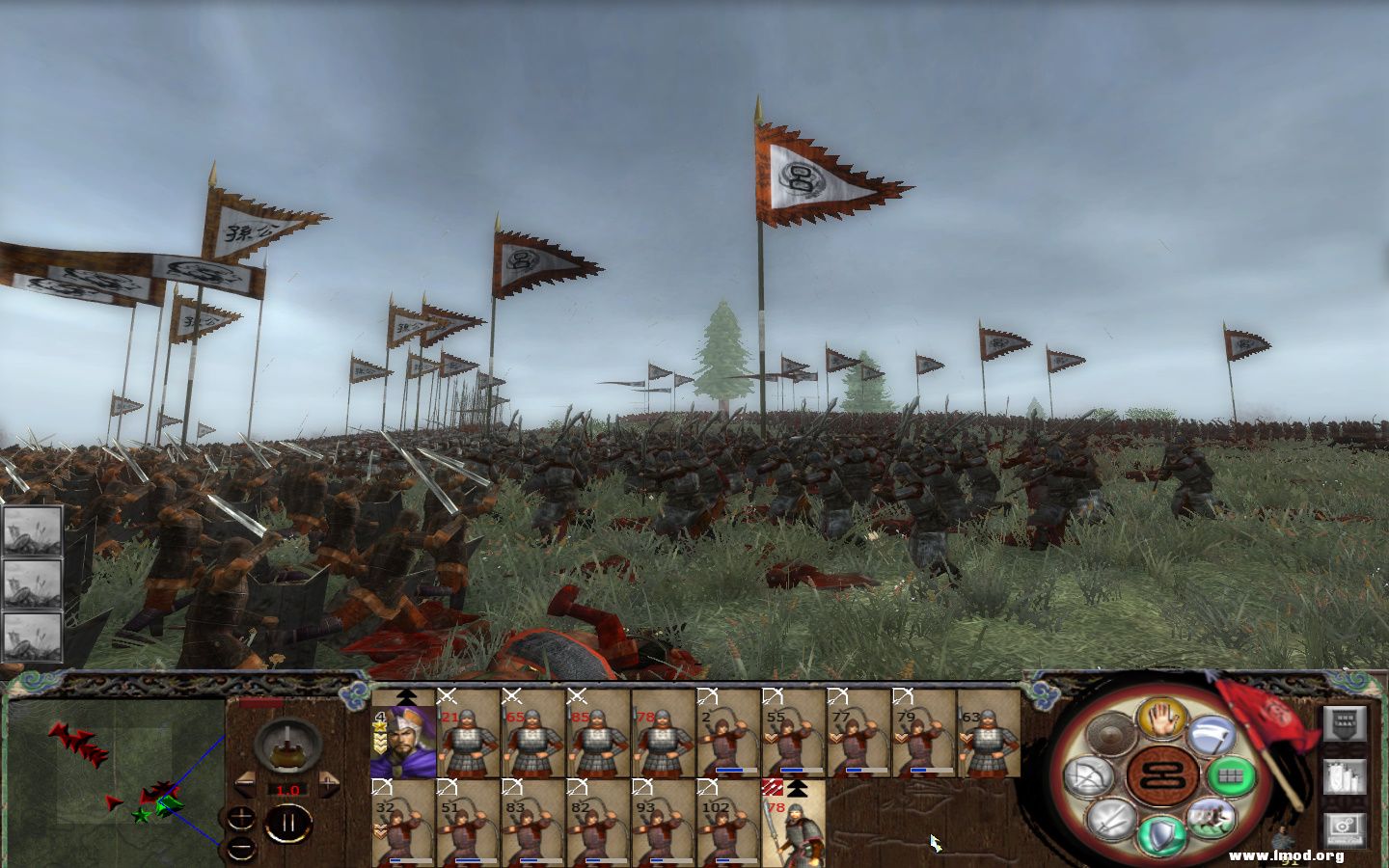This screenshot has height=868, width=1389.
Task: Choose the armored unit card showing 63
Action: click(988, 733)
